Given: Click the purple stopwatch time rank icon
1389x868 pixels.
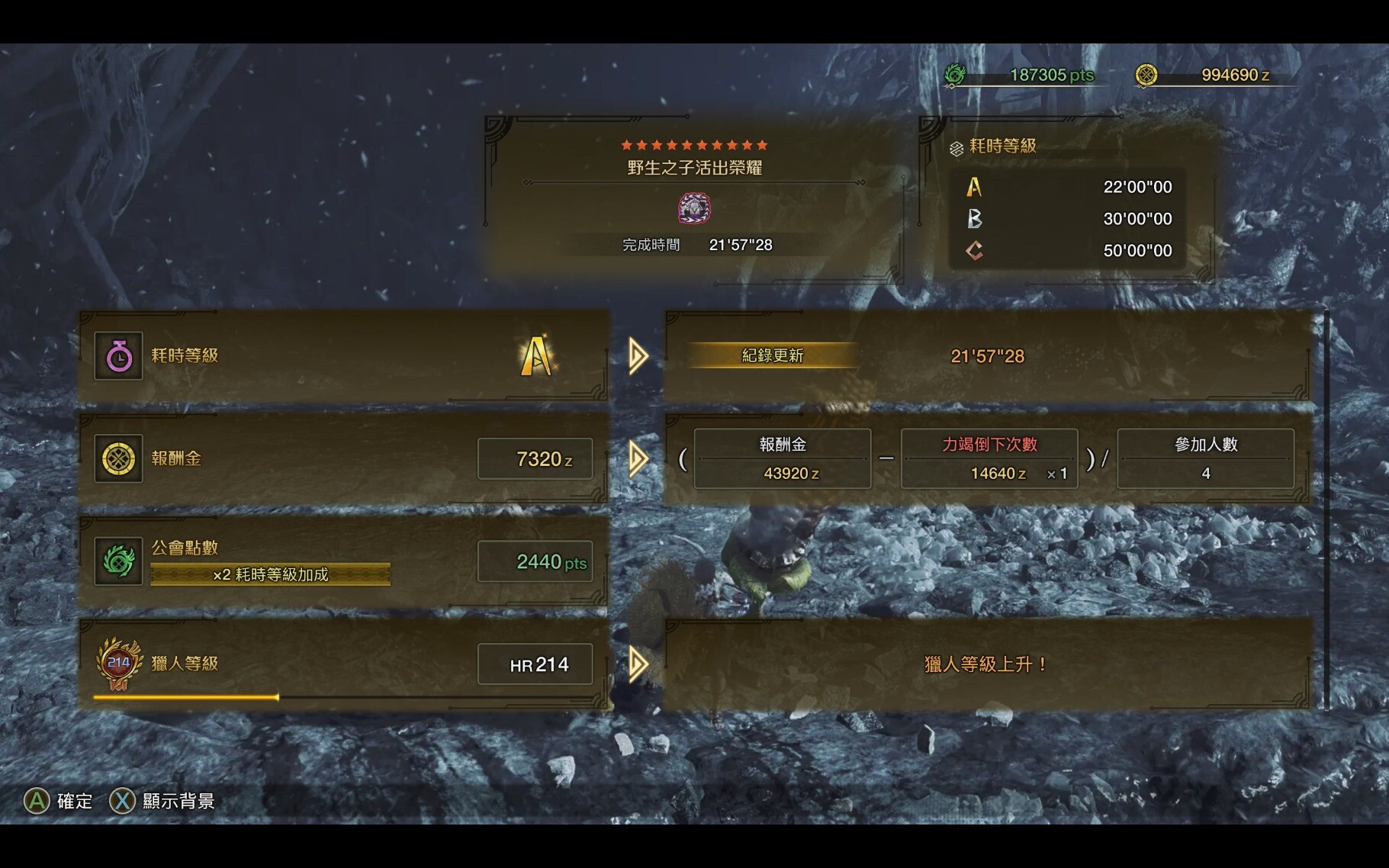Looking at the screenshot, I should click(118, 355).
